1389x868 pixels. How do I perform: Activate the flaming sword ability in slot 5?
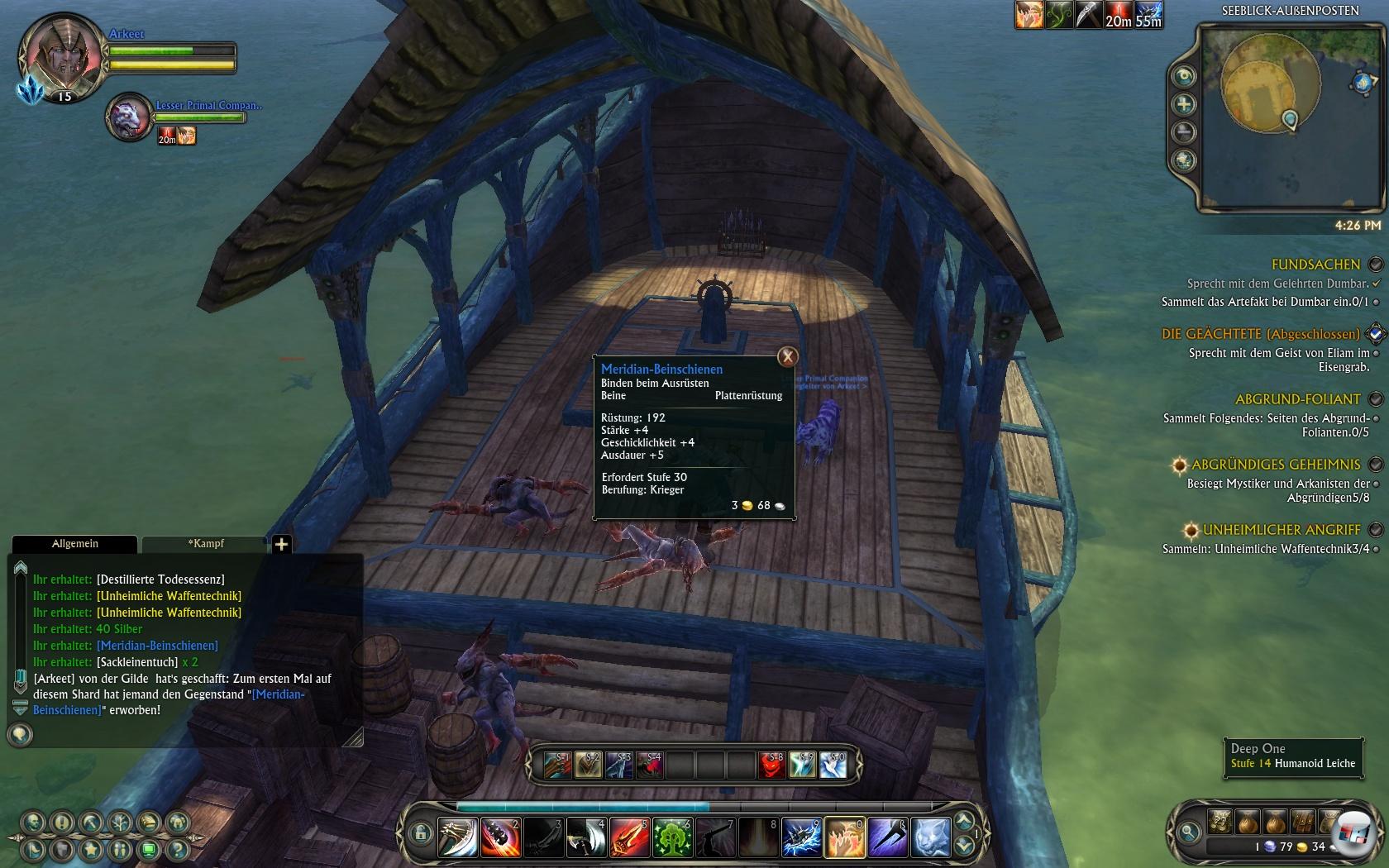pos(629,837)
